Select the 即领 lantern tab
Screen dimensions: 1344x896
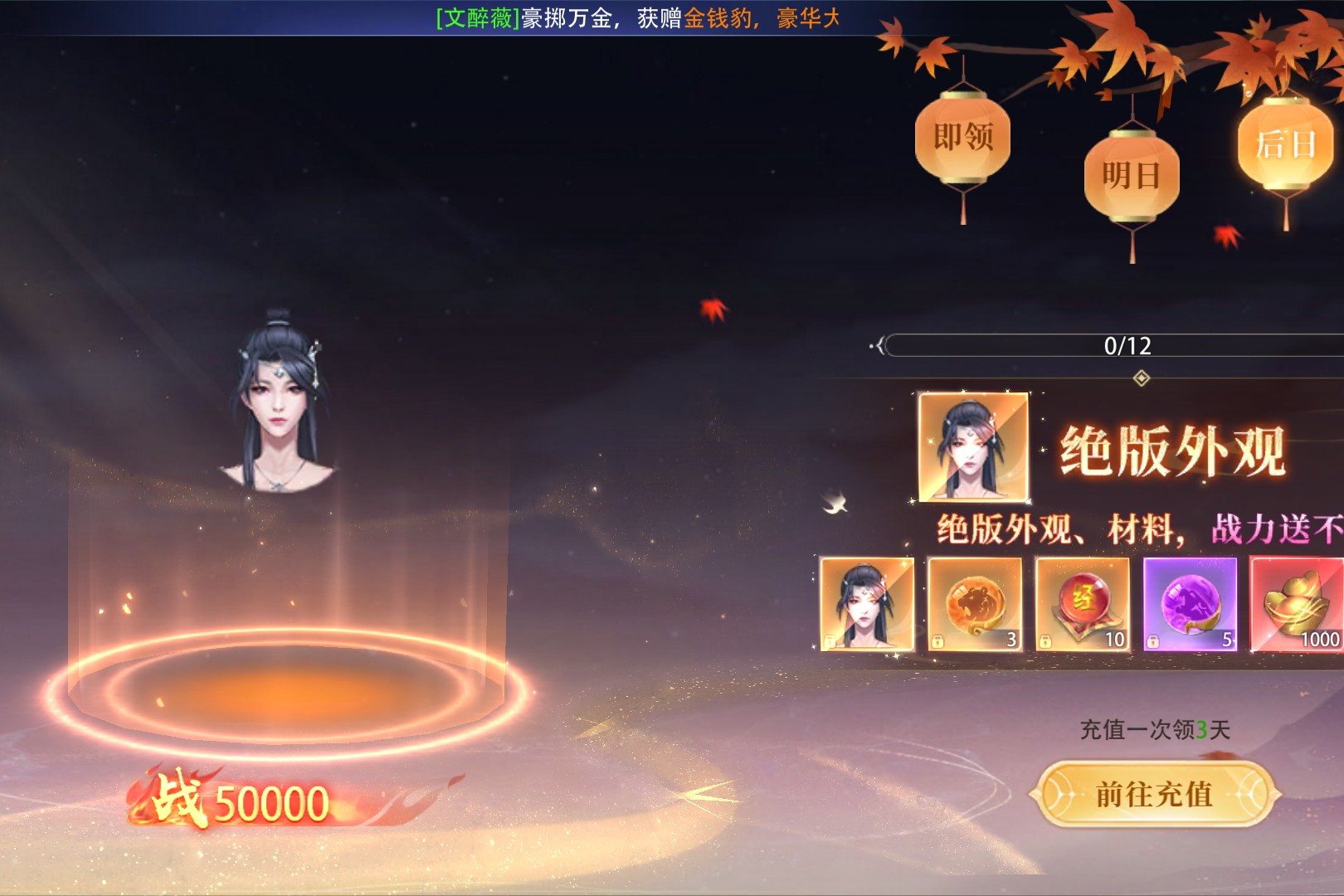(962, 138)
